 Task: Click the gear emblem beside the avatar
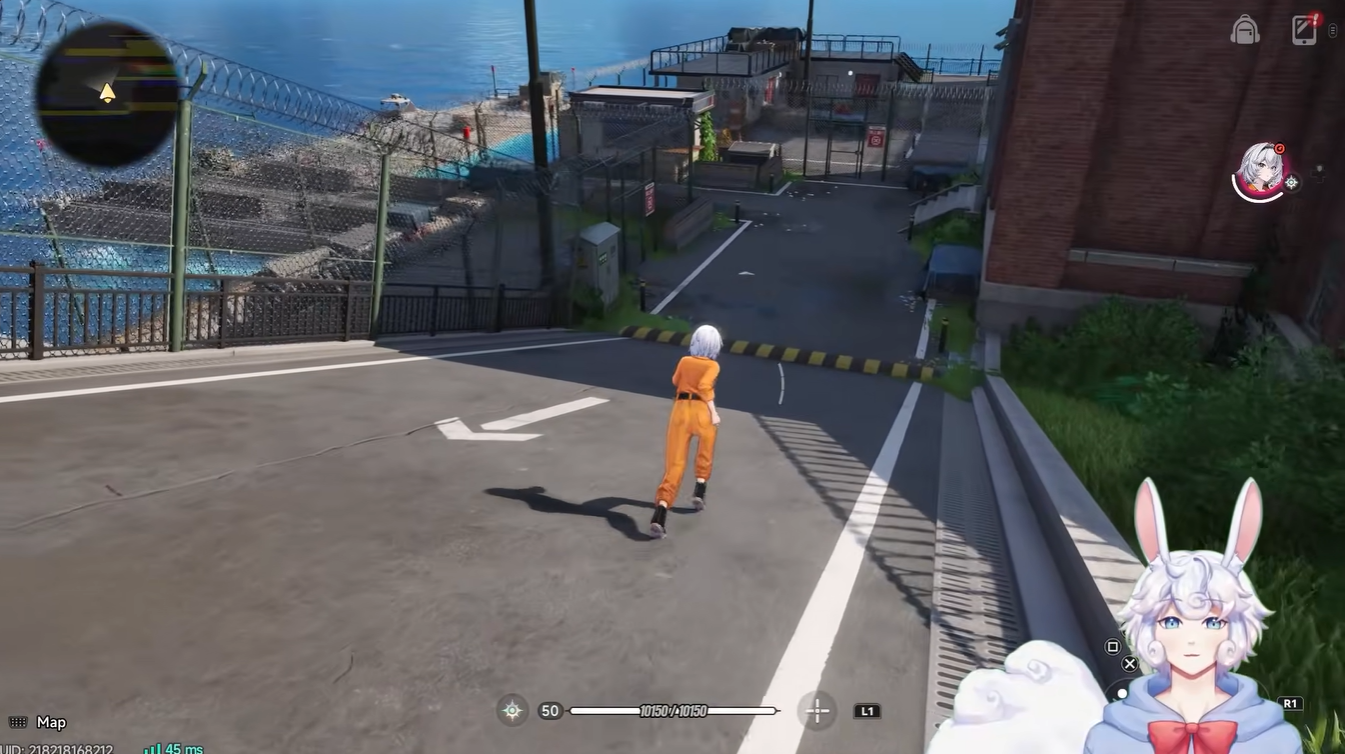point(1291,180)
